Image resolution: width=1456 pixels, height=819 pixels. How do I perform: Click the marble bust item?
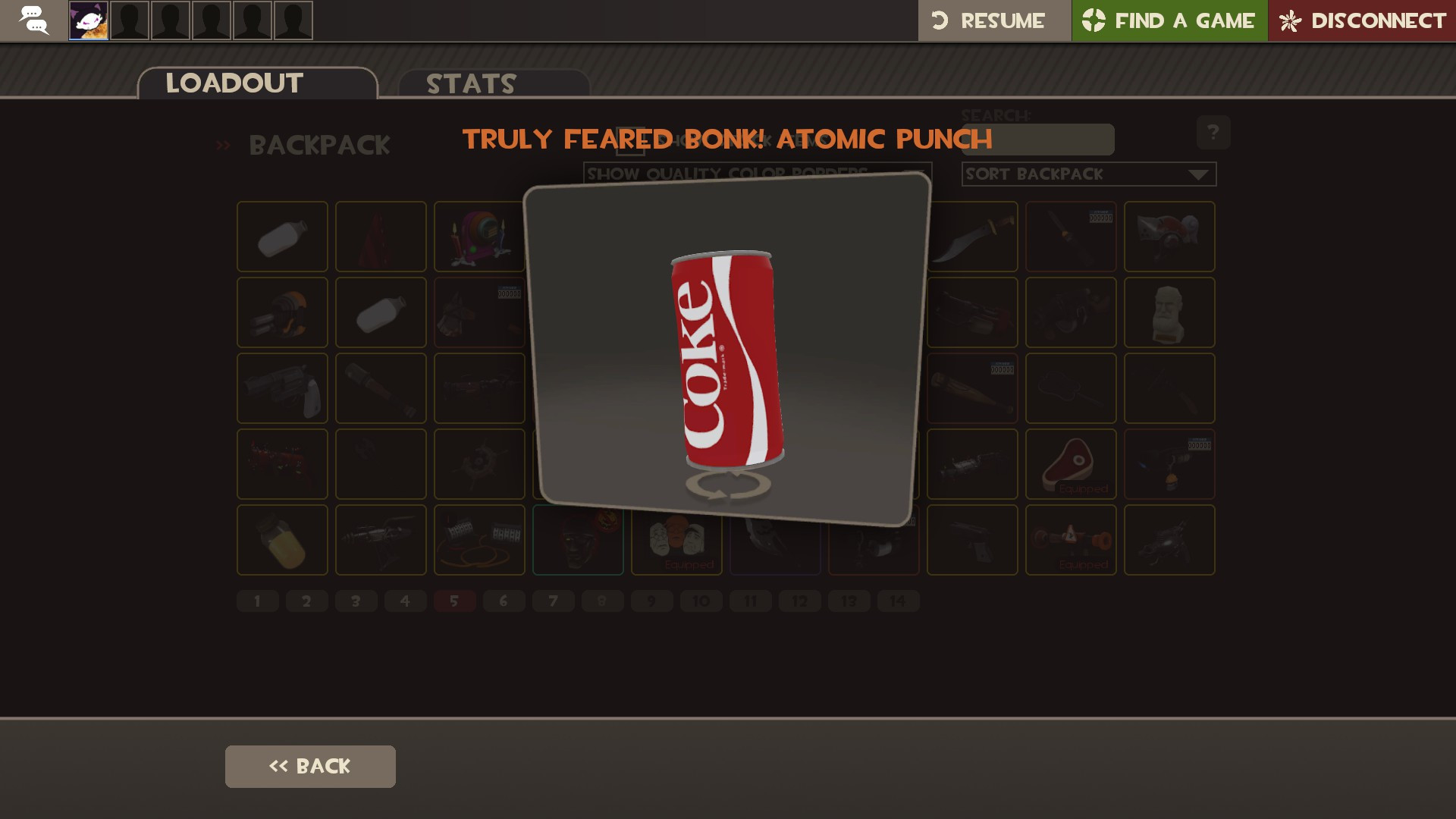[x=1169, y=312]
